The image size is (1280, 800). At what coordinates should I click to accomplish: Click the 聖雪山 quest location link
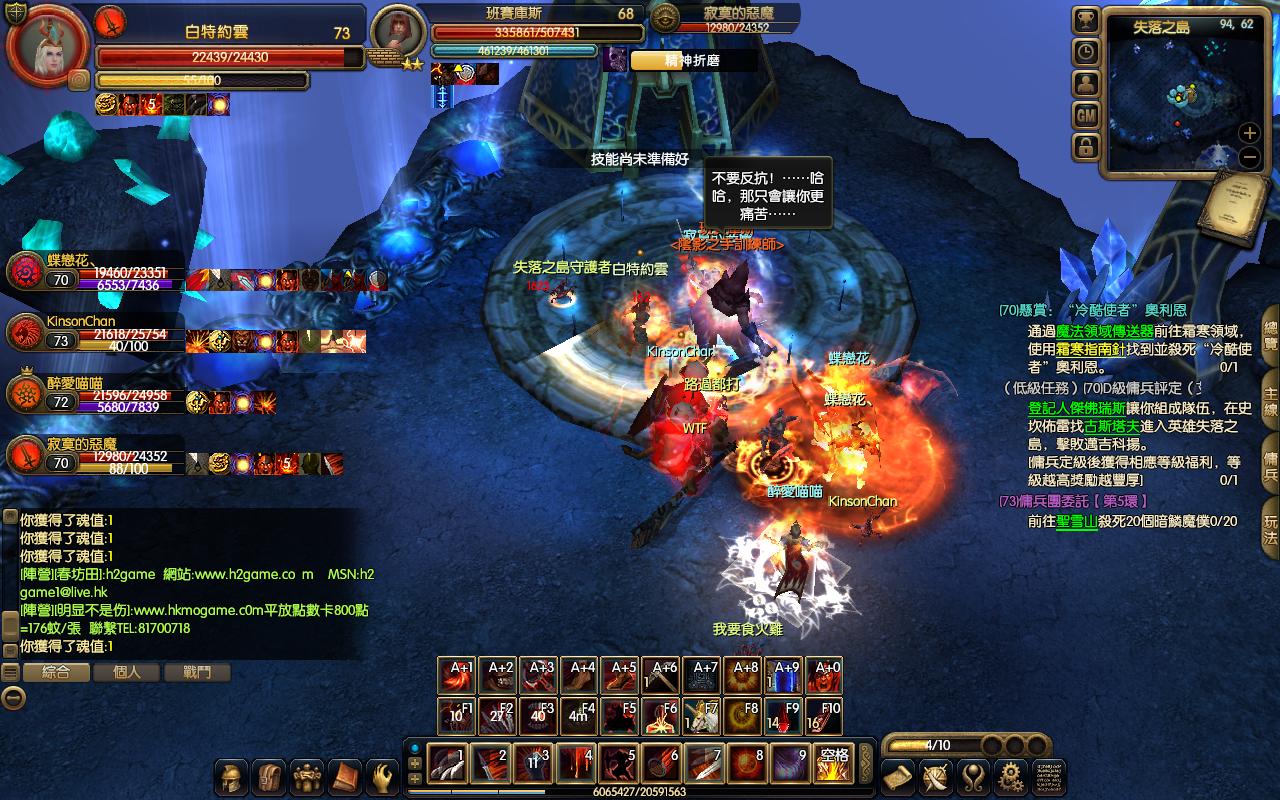click(x=1077, y=521)
